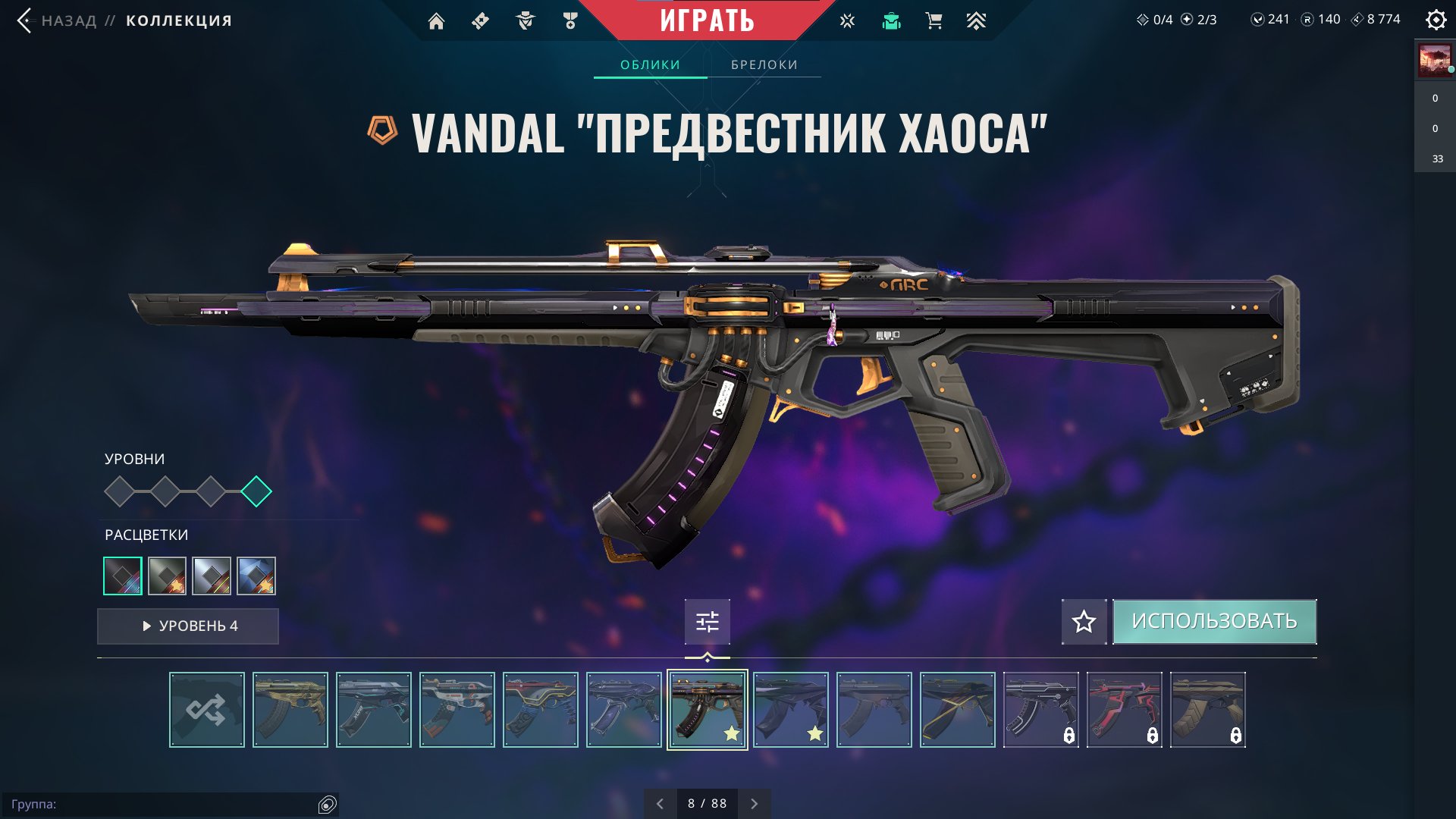Toggle favorite with the star button

pyautogui.click(x=1084, y=622)
